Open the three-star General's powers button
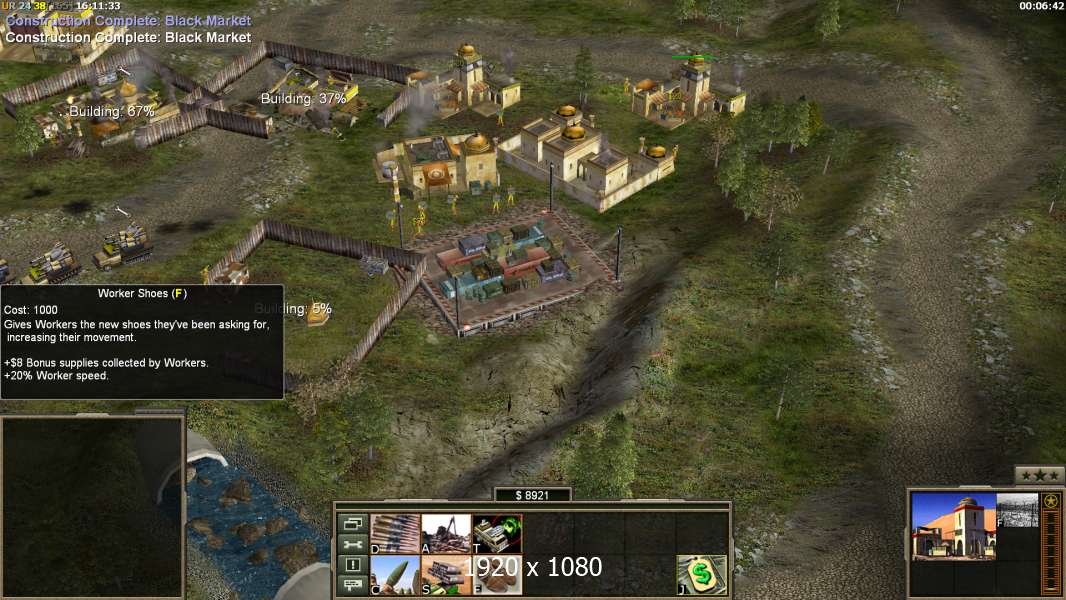The height and width of the screenshot is (600, 1066). click(x=1039, y=475)
